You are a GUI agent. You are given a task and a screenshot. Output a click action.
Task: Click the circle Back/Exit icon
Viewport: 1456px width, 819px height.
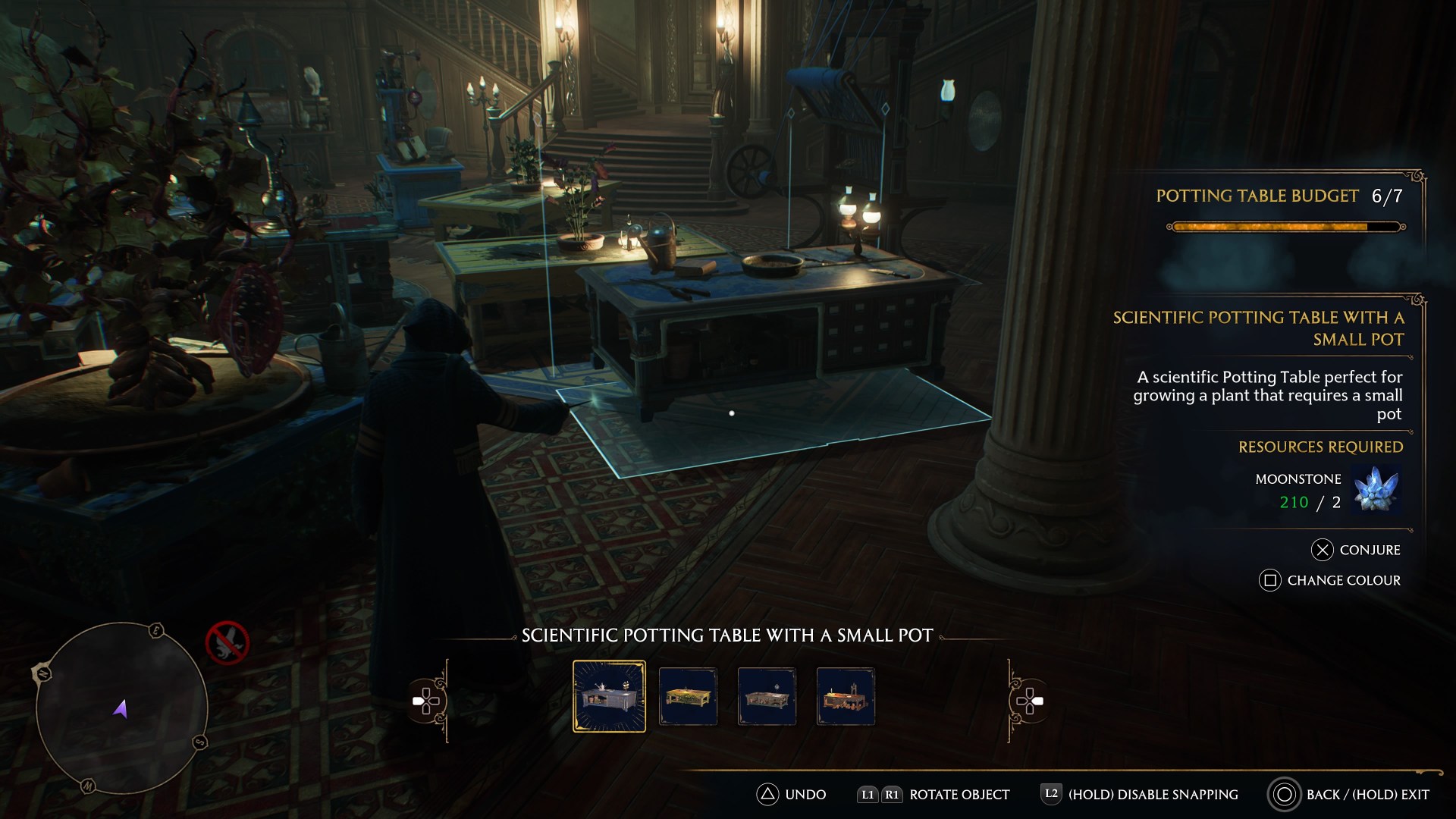1285,795
